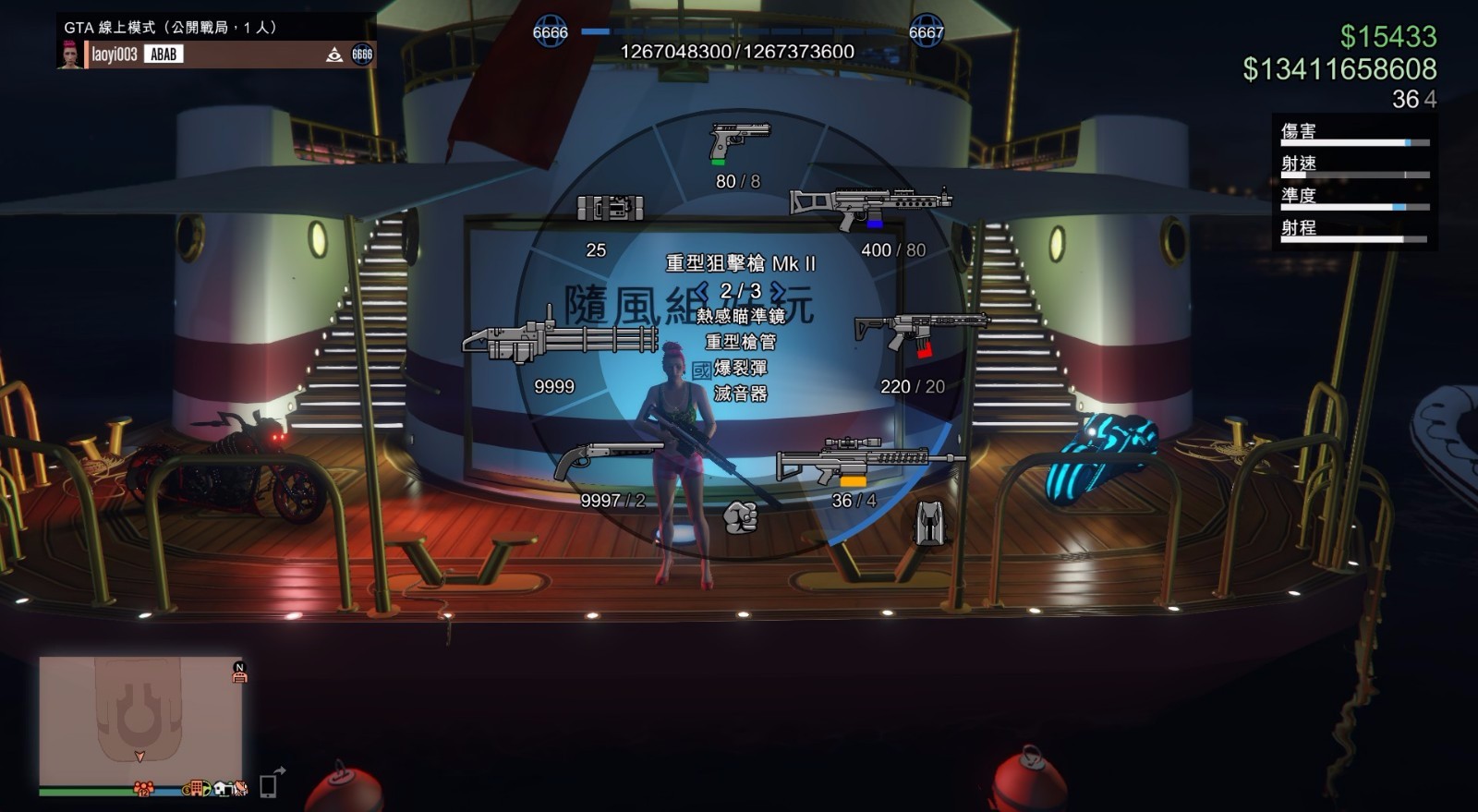1478x812 pixels.
Task: Toggle the 爆裂彈 explosive rounds option
Action: [739, 367]
